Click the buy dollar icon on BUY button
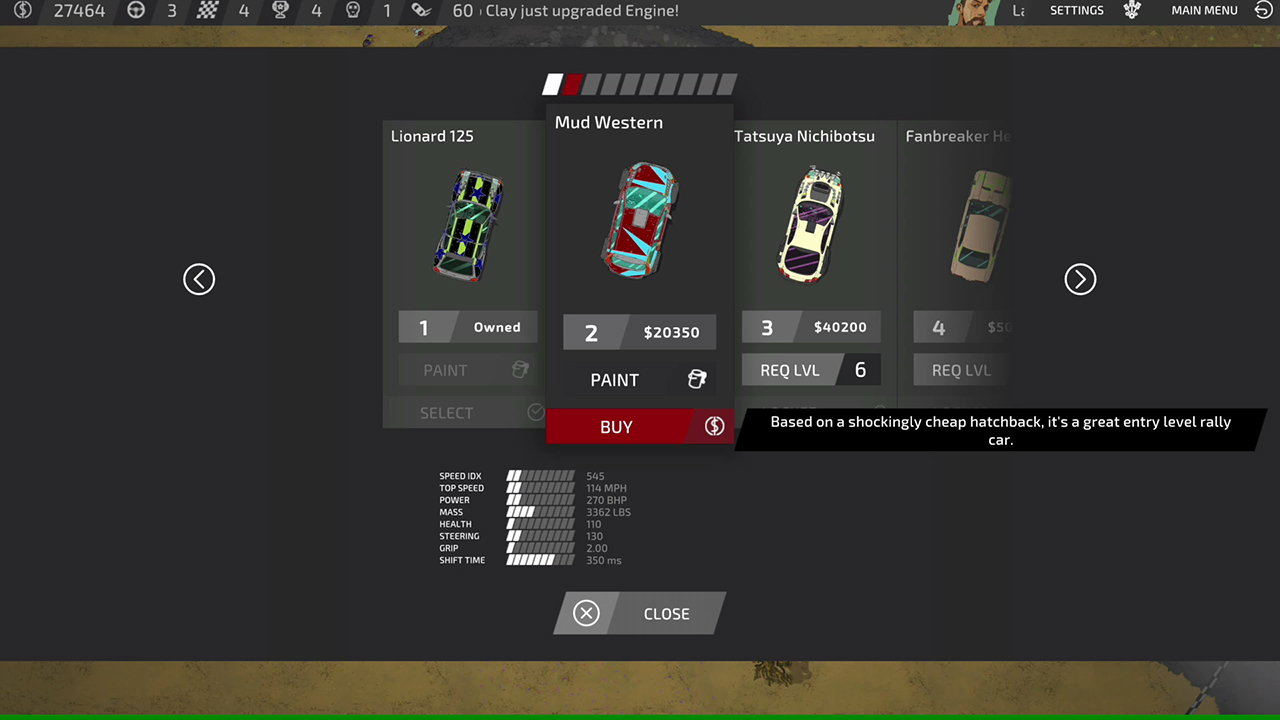This screenshot has height=720, width=1280. click(713, 427)
